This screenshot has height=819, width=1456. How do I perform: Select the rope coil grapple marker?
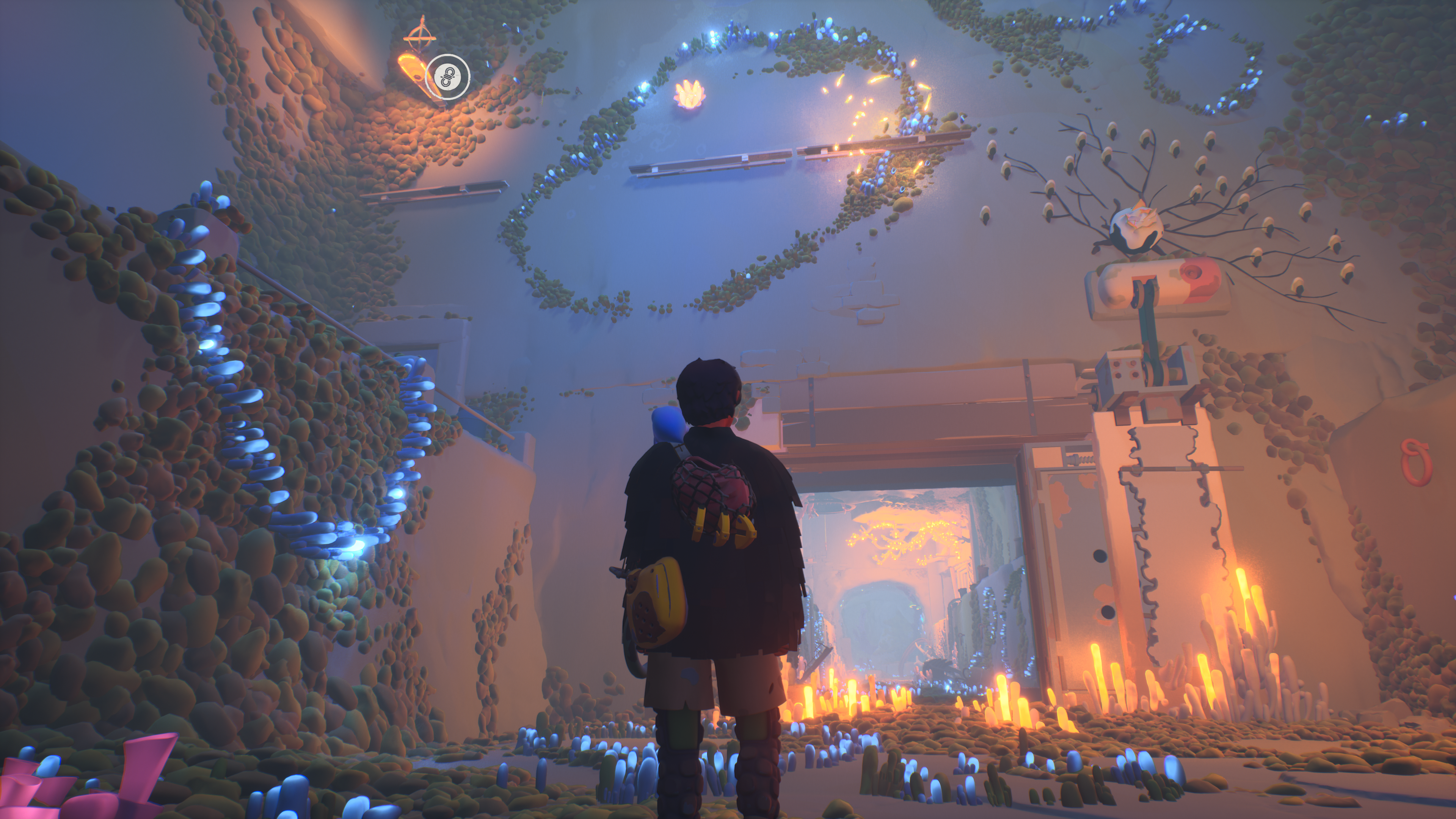pos(448,76)
